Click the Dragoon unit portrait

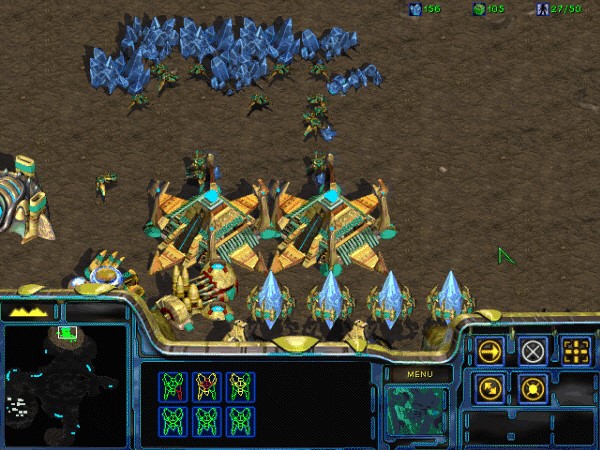click(x=417, y=411)
